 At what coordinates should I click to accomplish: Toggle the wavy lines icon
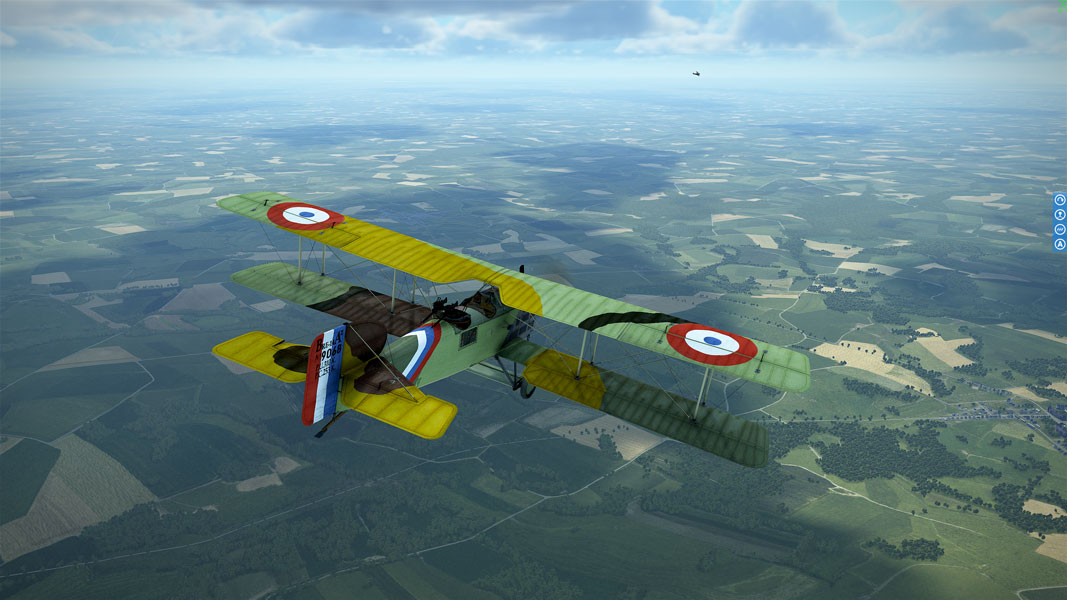coord(1060,229)
